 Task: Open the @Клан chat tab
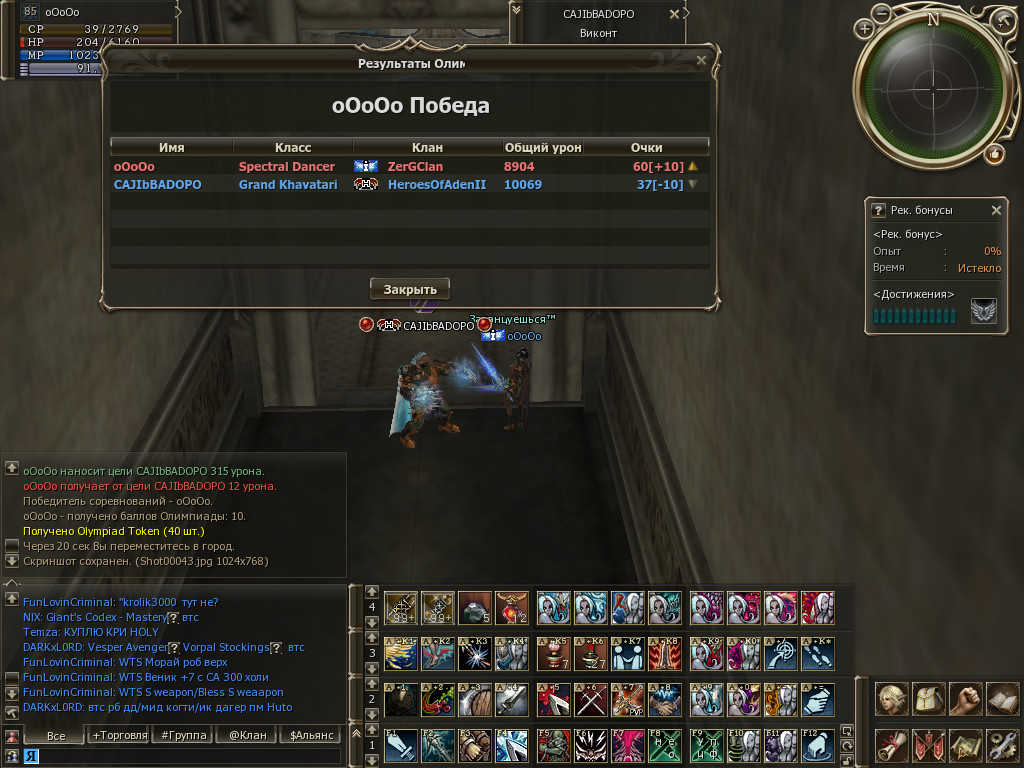(247, 735)
